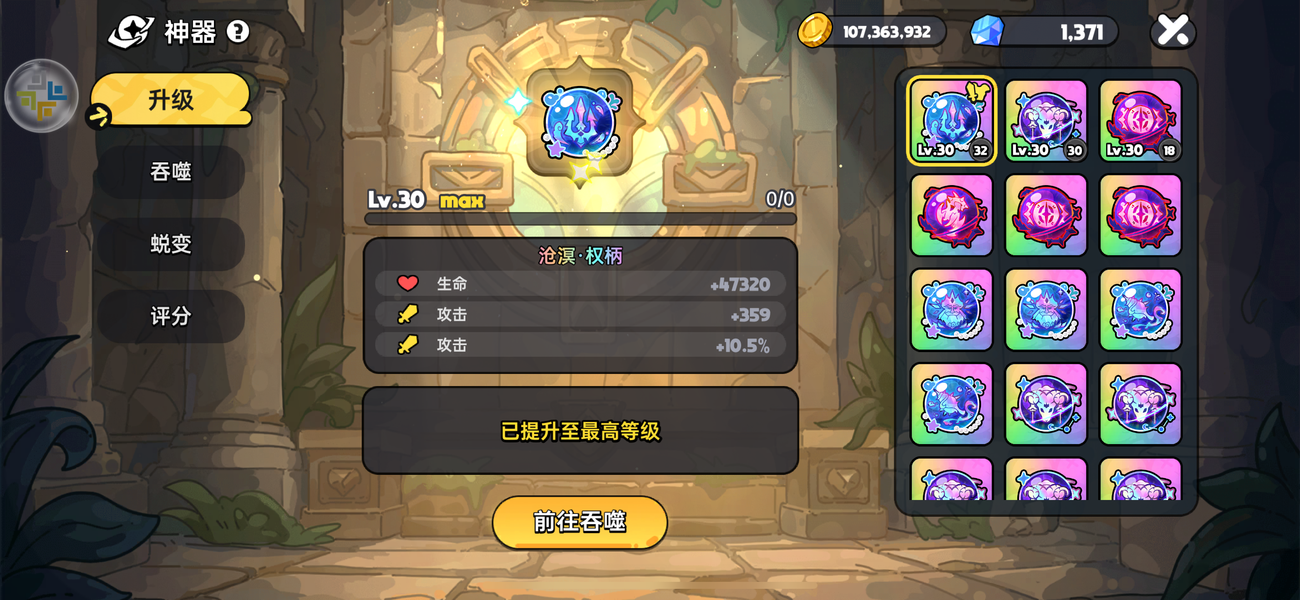1300x600 pixels.
Task: Pick the Lv.30 red artifact with count 18
Action: pos(1140,121)
